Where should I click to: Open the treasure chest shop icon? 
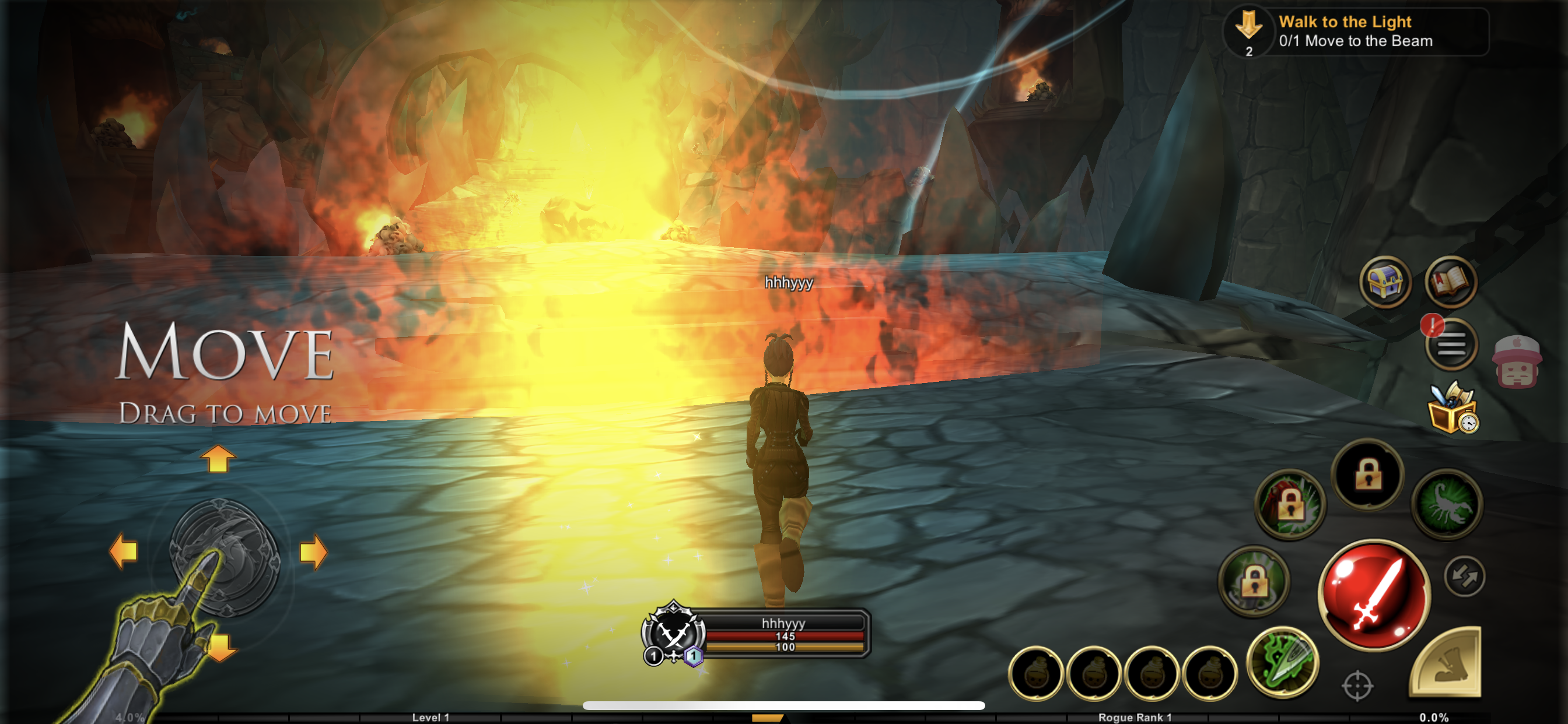1385,282
